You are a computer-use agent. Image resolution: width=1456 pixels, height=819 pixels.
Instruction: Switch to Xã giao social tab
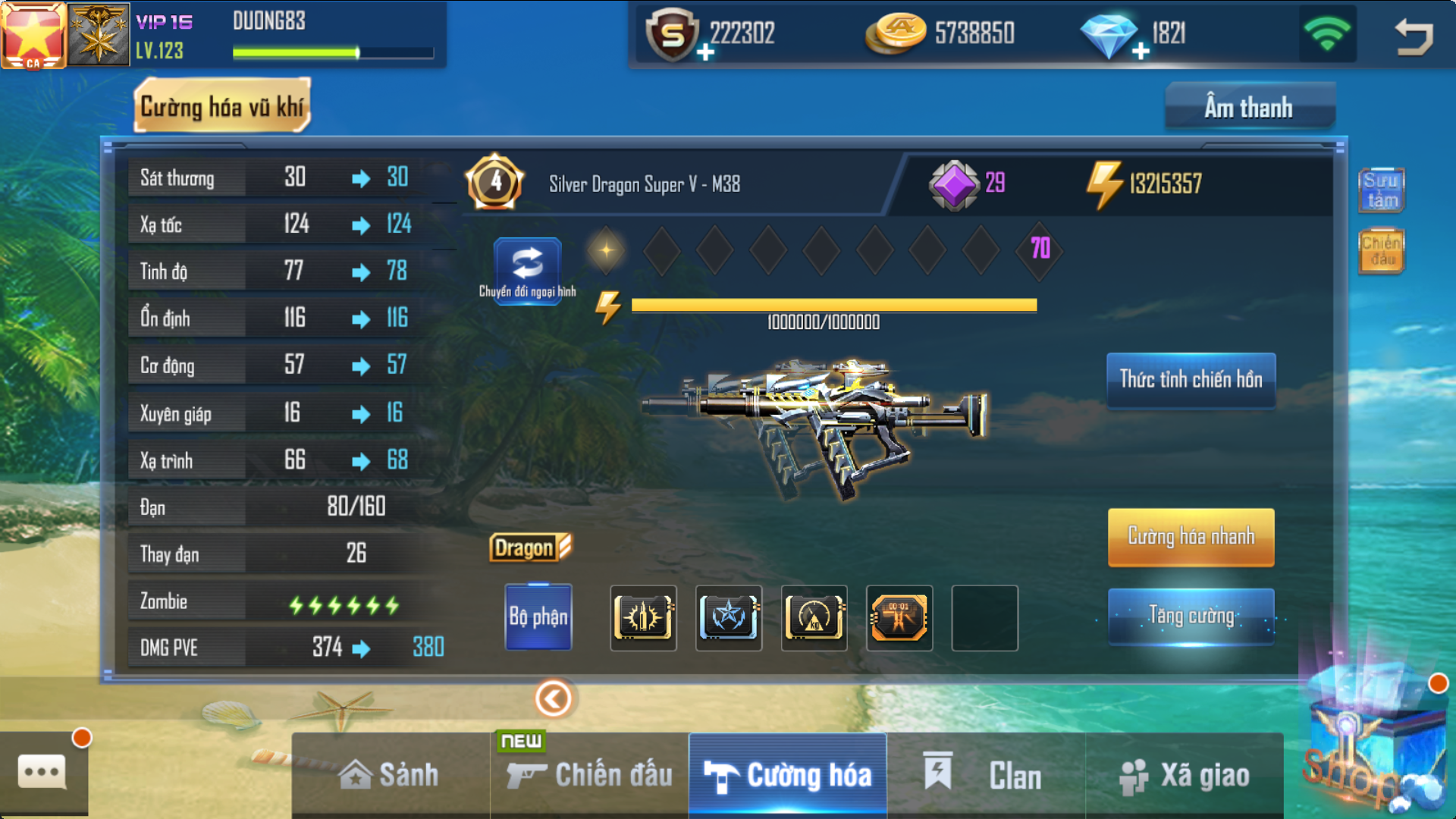point(1185,775)
